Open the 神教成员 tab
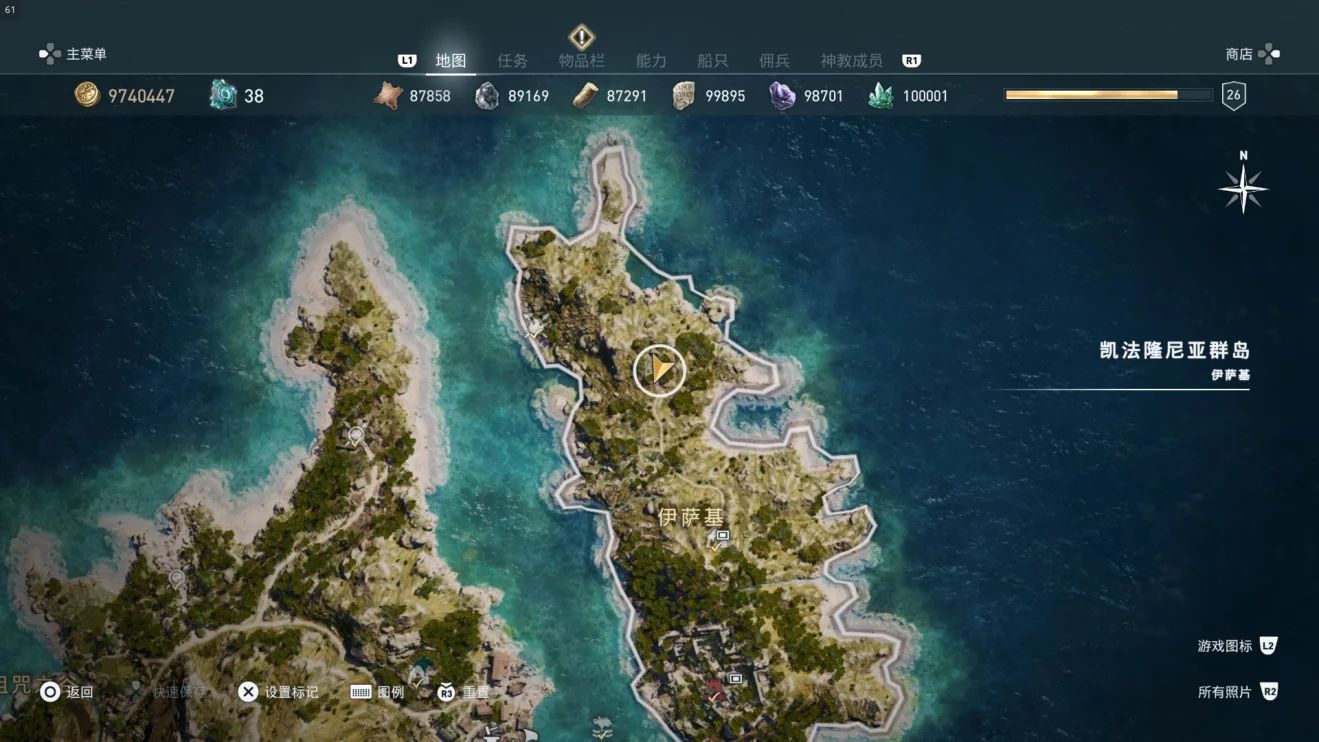The width and height of the screenshot is (1319, 742). click(x=851, y=61)
